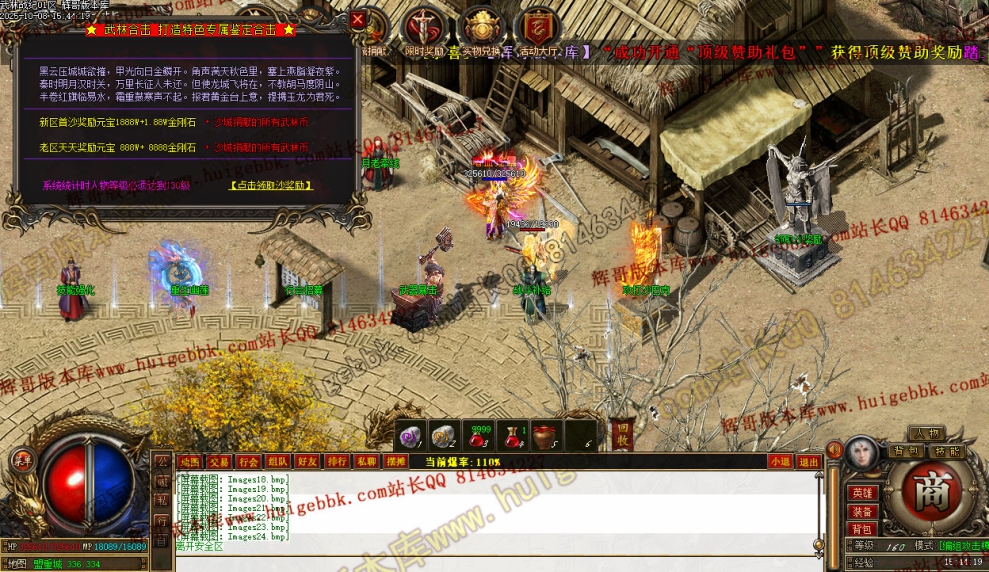
Task: Open the 地图 map button above chat
Action: coord(189,461)
